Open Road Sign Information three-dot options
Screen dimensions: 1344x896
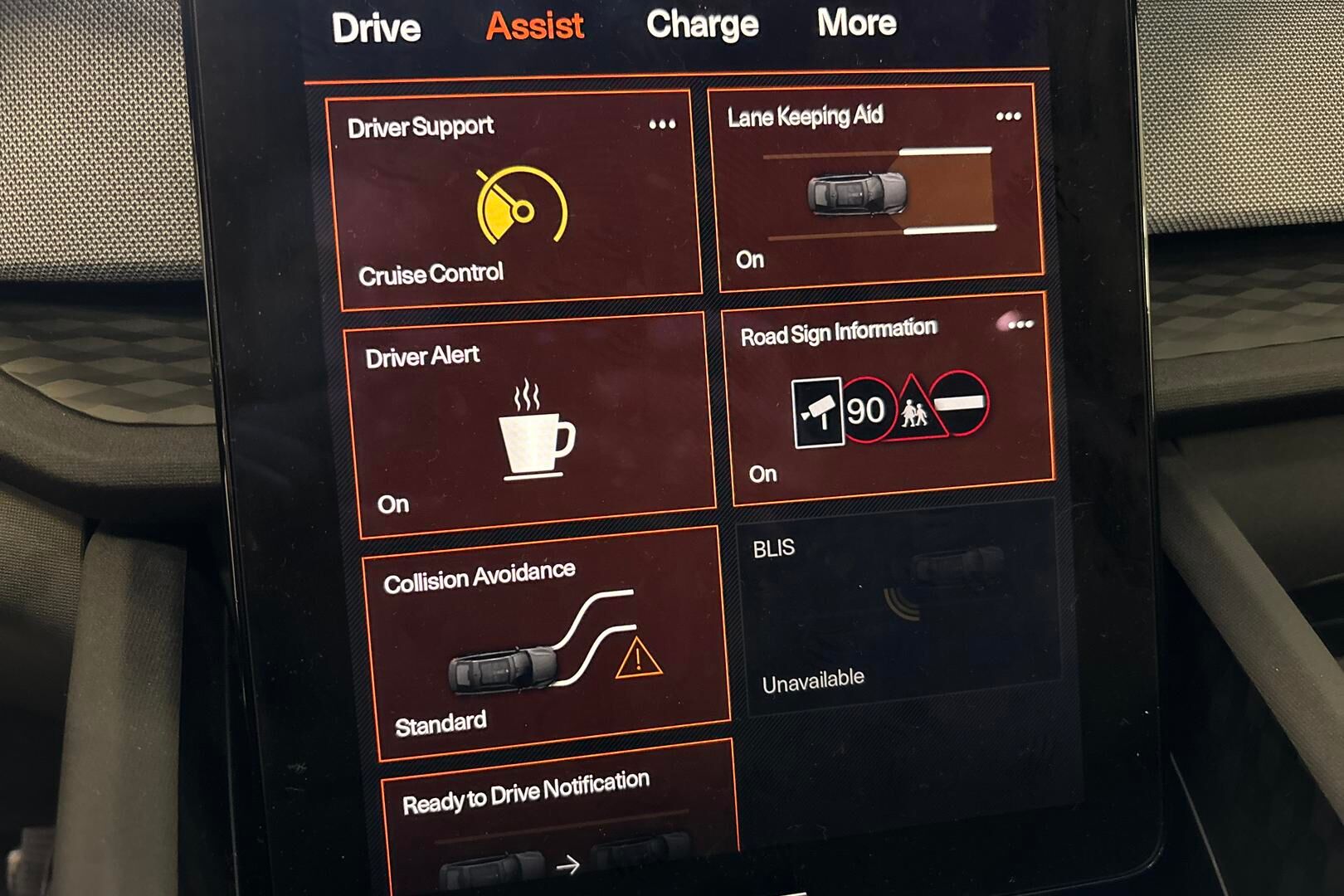coord(1020,324)
